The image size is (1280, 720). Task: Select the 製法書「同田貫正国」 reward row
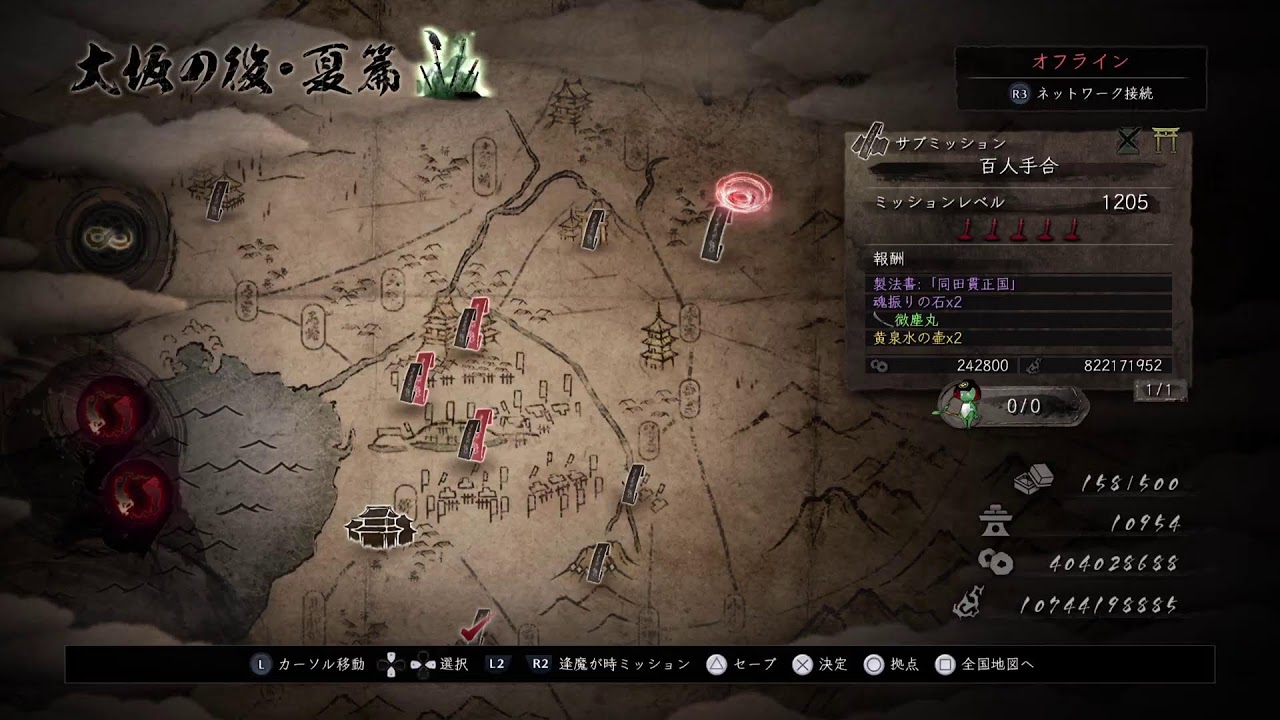click(x=1020, y=284)
